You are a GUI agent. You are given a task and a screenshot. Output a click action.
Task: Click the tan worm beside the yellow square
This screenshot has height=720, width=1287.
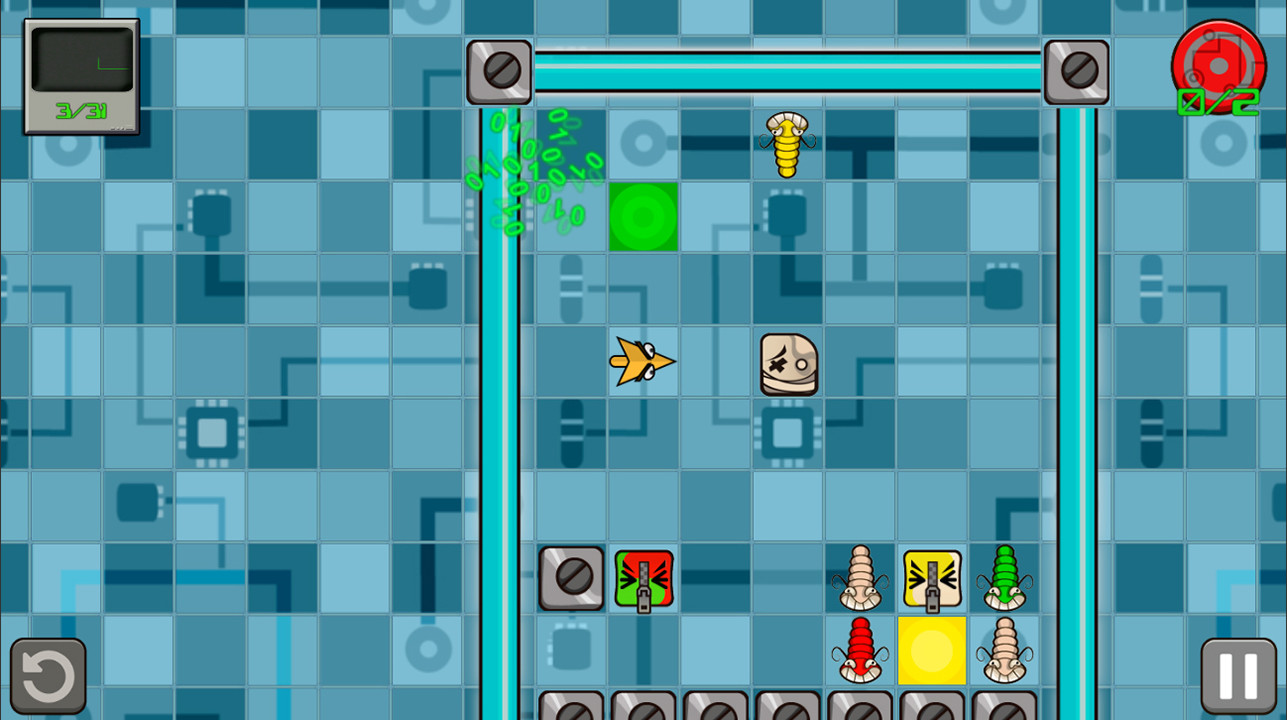click(x=1003, y=652)
